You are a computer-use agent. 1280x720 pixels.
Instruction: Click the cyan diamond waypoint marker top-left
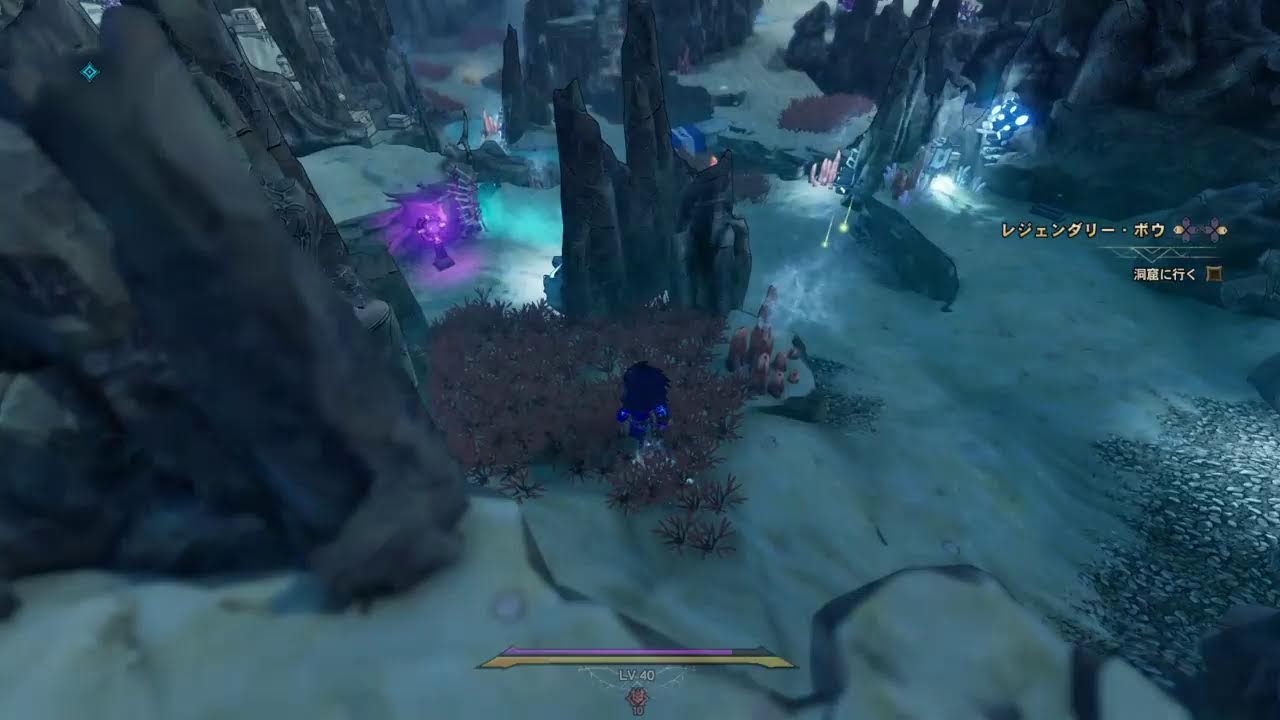90,70
